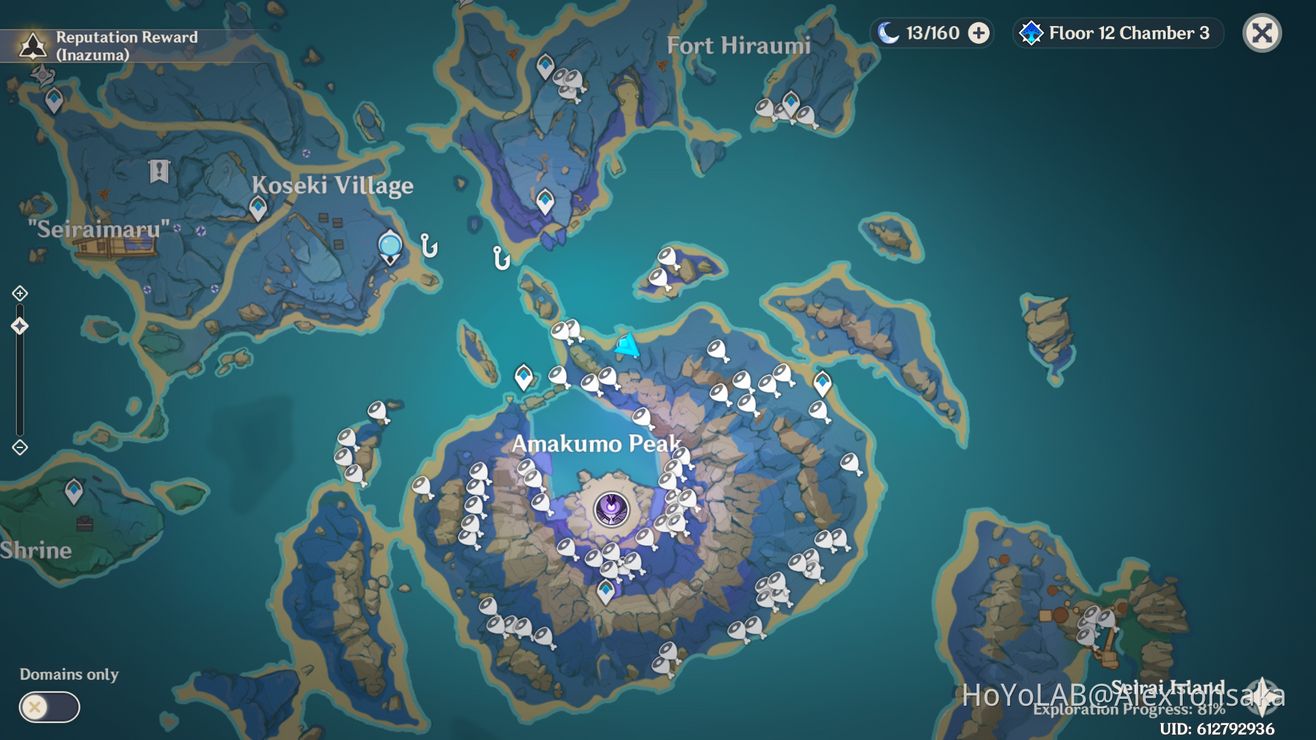Image resolution: width=1316 pixels, height=740 pixels.
Task: Select the teleport waypoint beside Koseki Village label
Action: tap(258, 208)
